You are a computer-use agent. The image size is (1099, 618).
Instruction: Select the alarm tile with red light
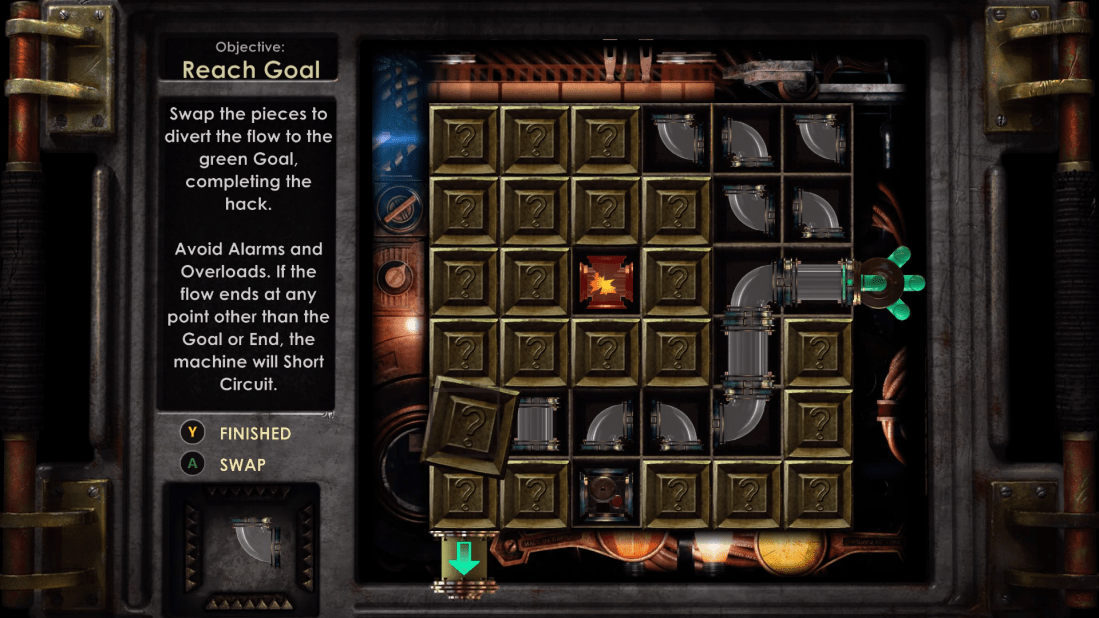(606, 494)
